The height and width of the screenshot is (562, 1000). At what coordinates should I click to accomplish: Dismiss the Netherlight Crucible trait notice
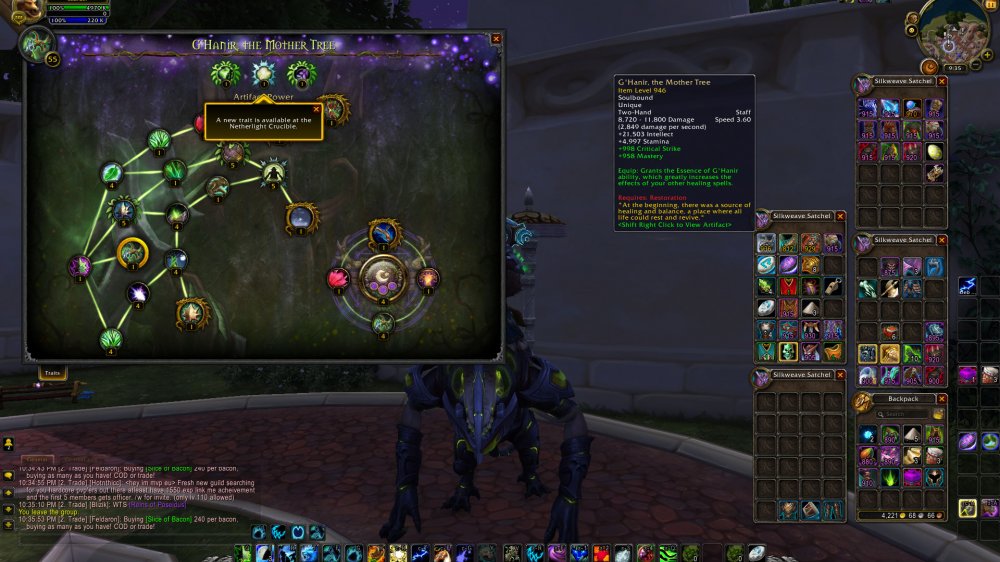pos(317,109)
